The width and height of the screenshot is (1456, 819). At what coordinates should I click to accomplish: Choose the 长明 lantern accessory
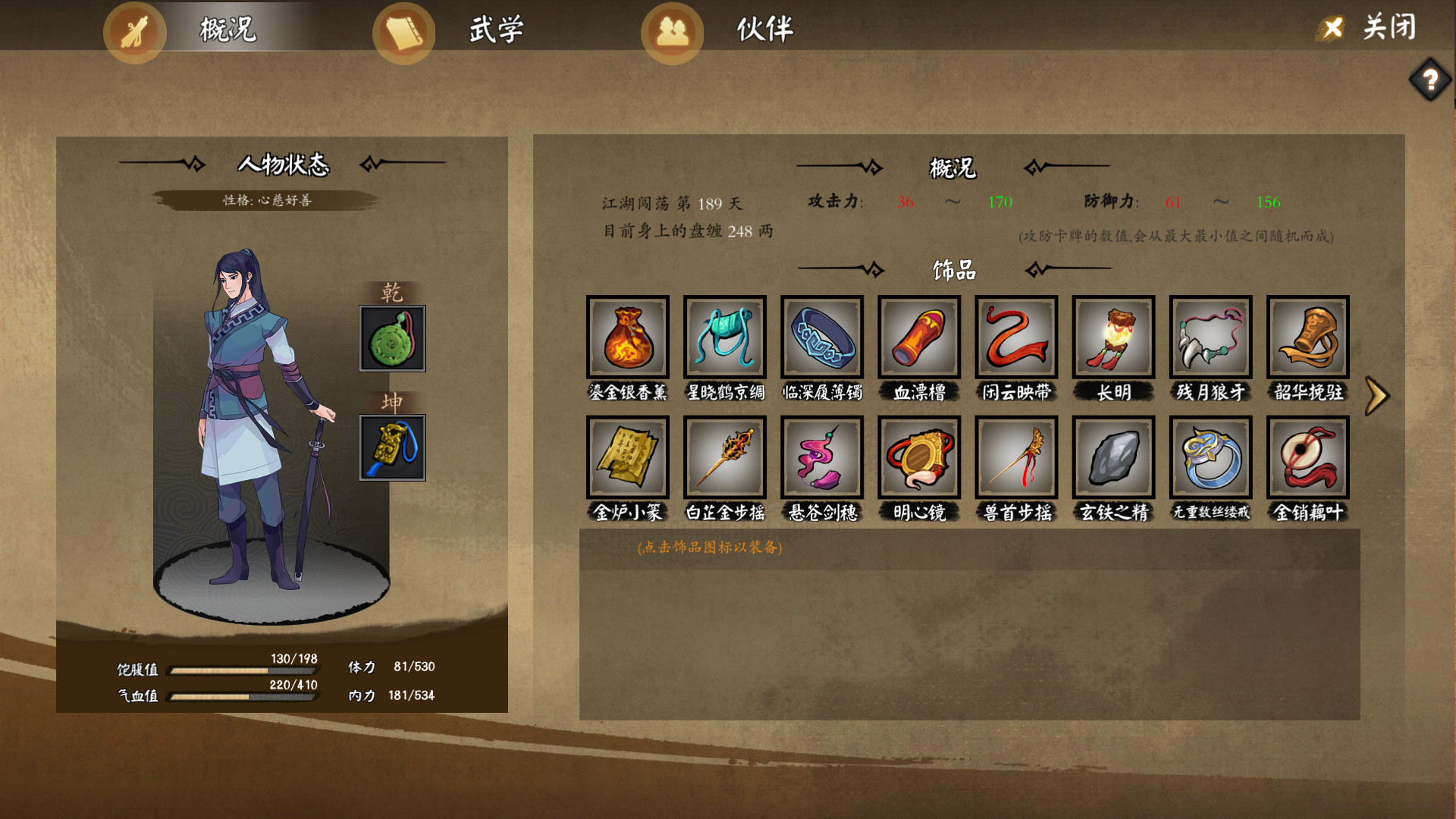coord(1113,337)
